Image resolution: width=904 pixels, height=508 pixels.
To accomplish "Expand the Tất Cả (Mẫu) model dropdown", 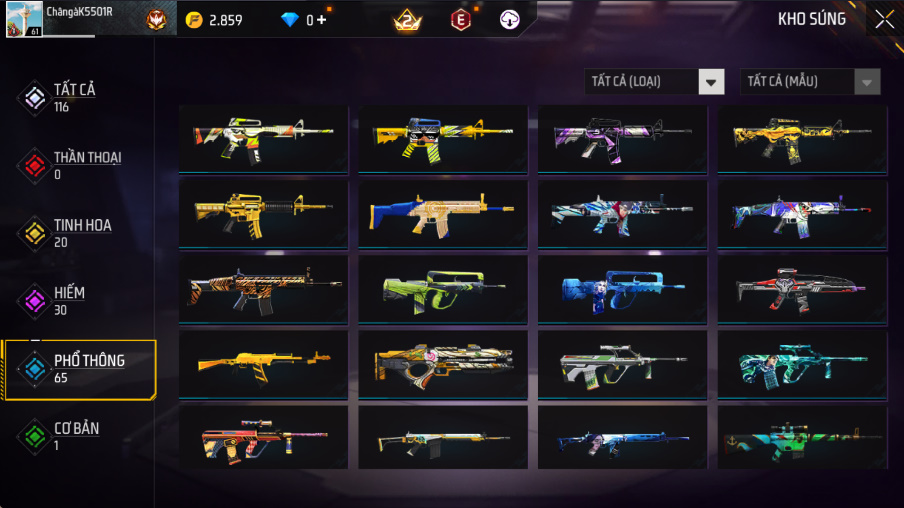I will coord(810,82).
